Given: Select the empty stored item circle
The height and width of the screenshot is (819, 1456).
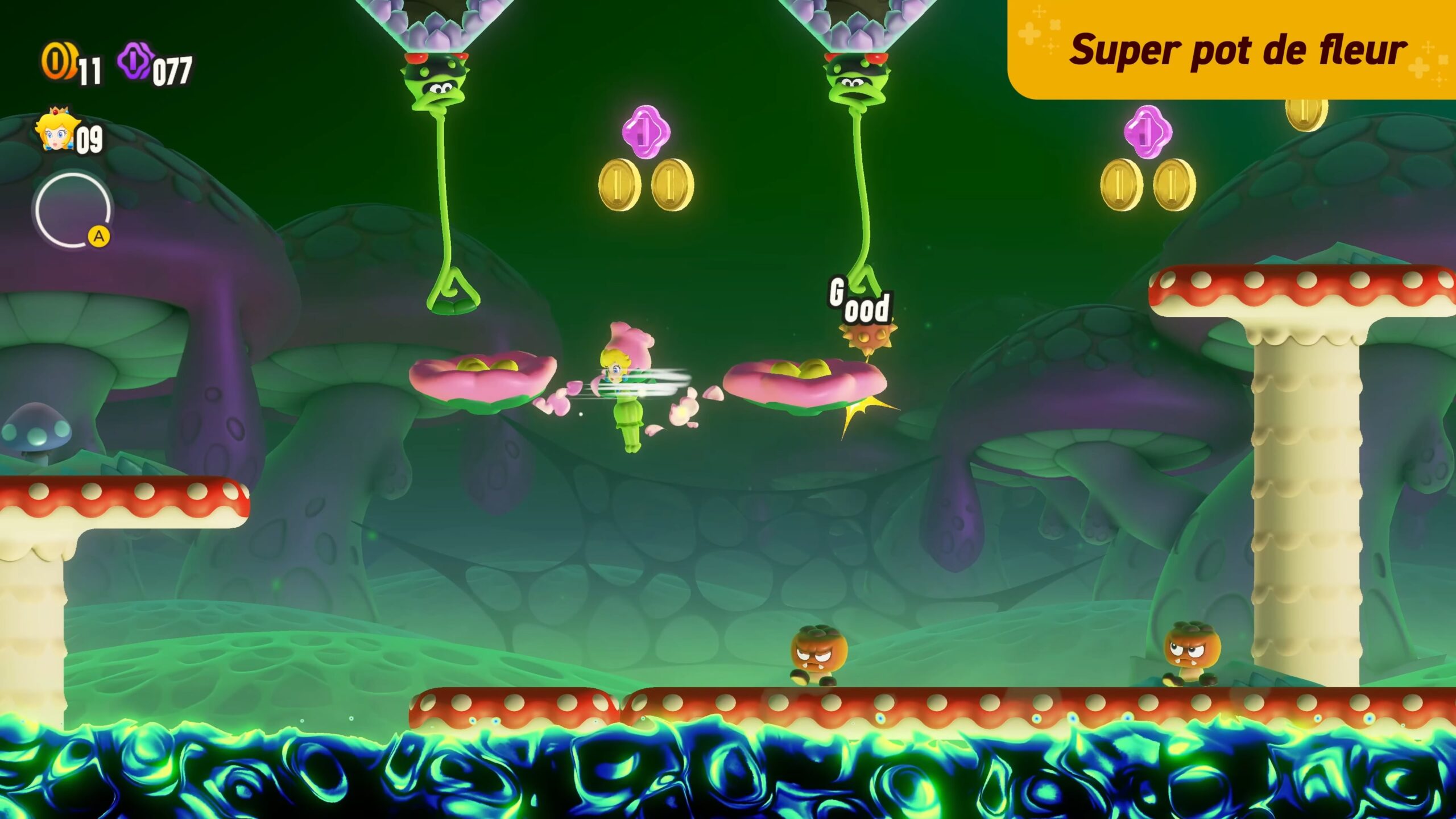Looking at the screenshot, I should [72, 210].
